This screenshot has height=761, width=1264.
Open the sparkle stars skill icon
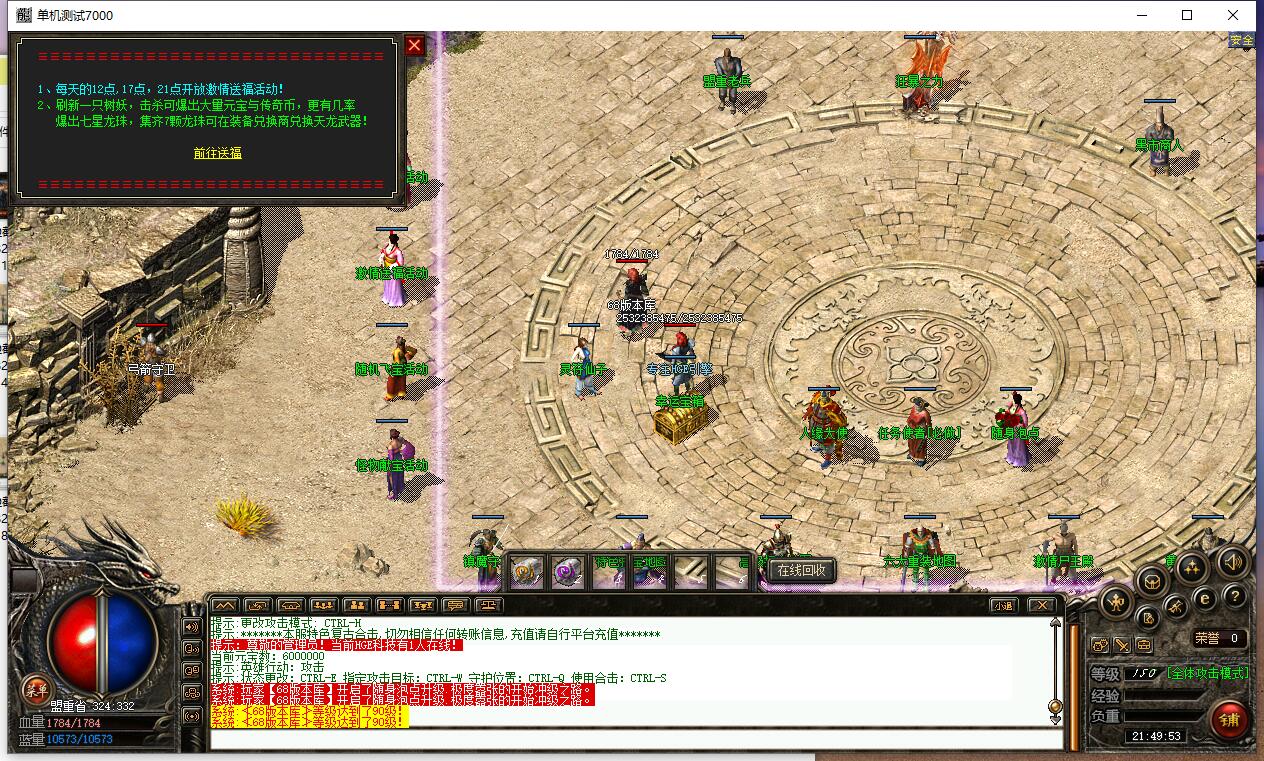[x=1191, y=568]
